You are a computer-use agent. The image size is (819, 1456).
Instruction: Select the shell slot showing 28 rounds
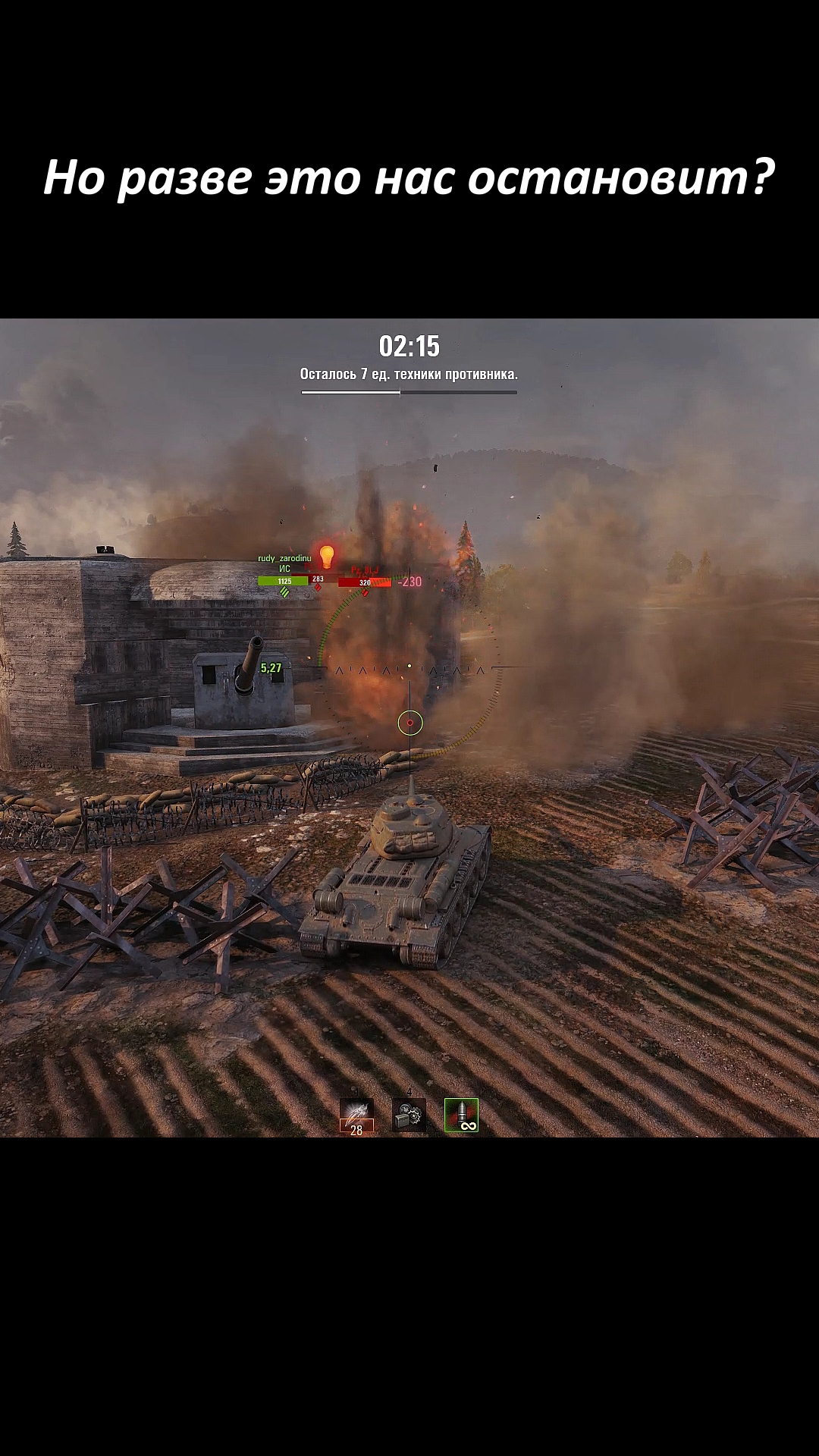[x=356, y=1116]
